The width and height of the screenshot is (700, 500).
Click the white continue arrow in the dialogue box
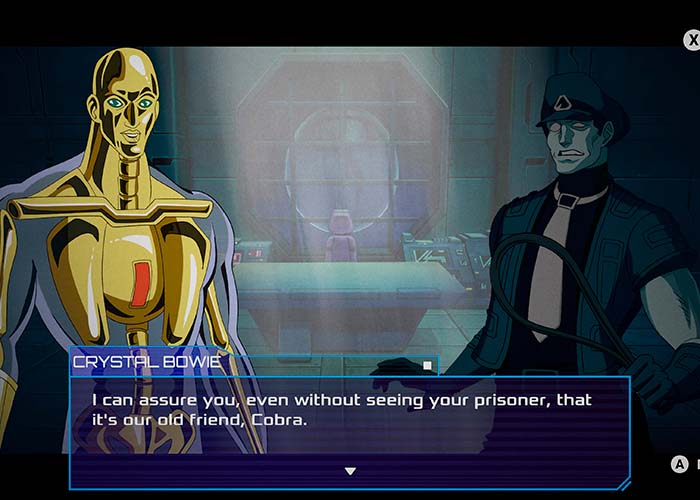350,471
